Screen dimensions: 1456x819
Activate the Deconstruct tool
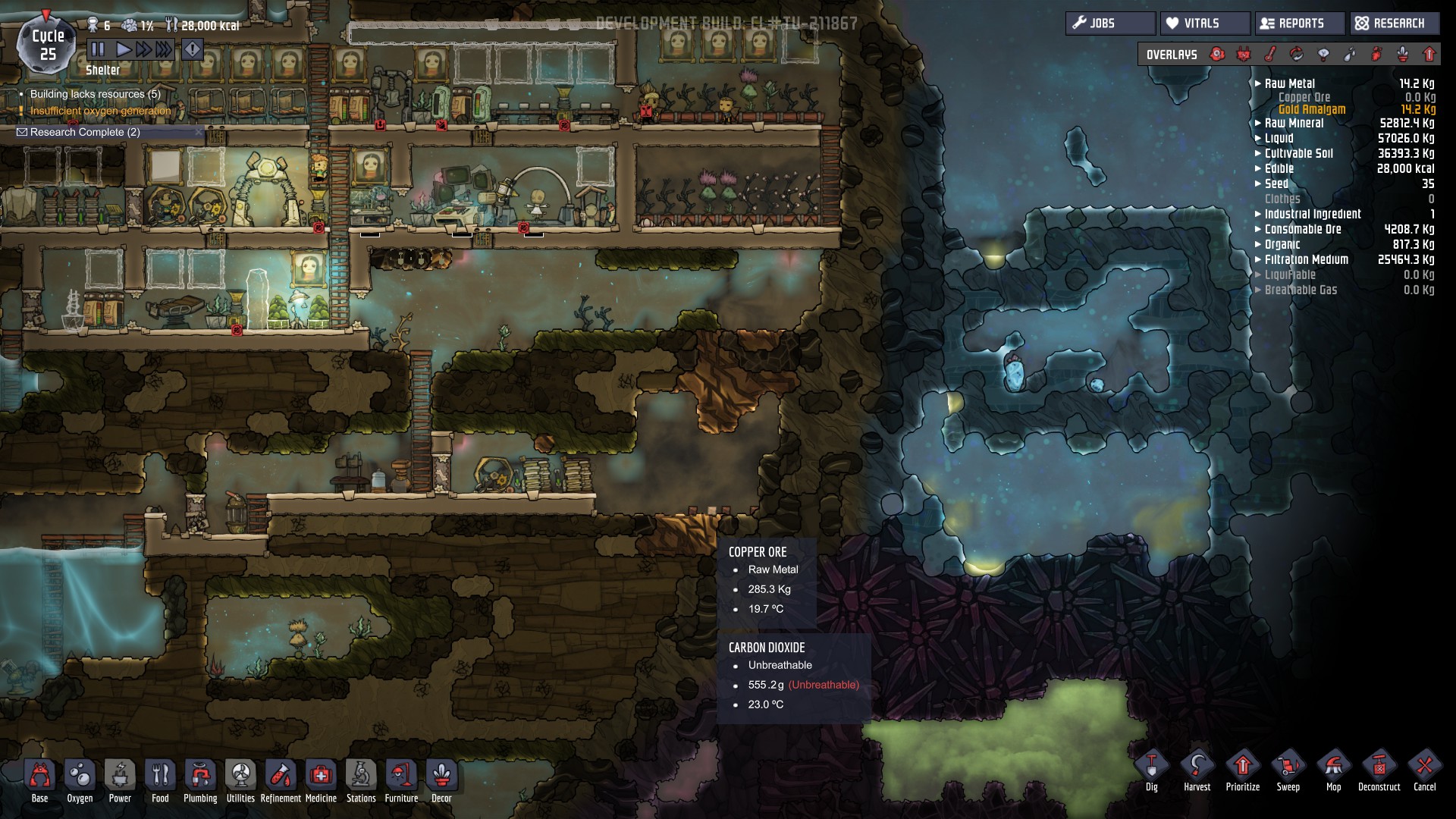[1379, 770]
